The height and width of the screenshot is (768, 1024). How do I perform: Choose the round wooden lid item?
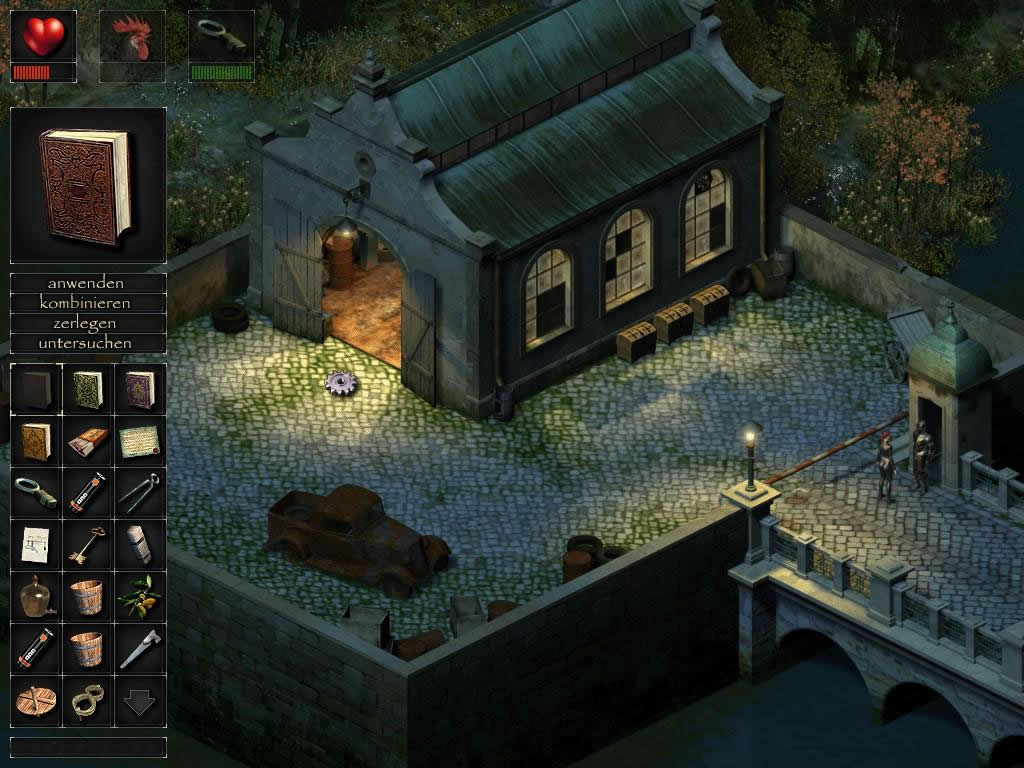click(36, 701)
